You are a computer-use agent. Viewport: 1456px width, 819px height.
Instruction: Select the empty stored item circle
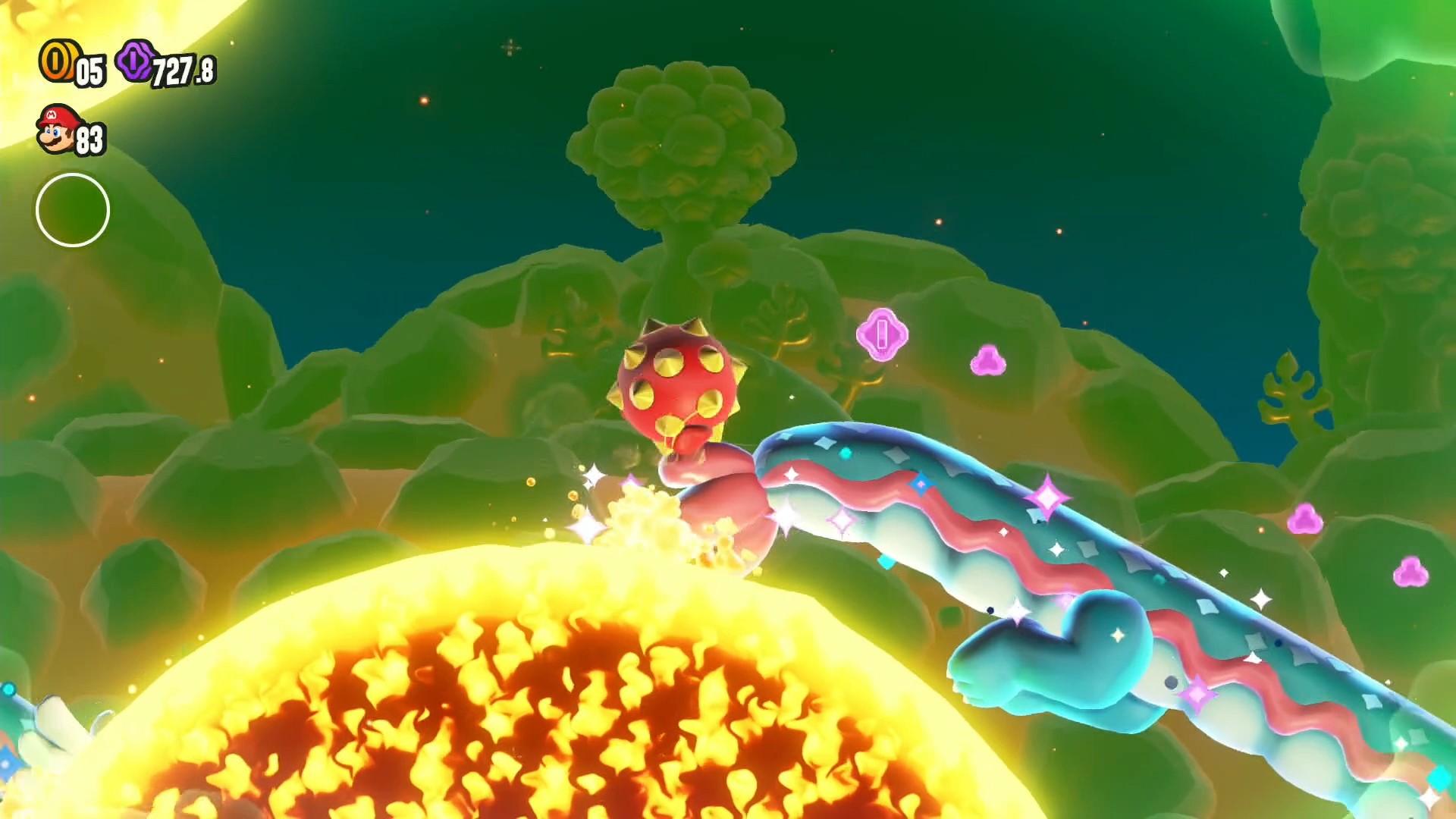pyautogui.click(x=73, y=210)
